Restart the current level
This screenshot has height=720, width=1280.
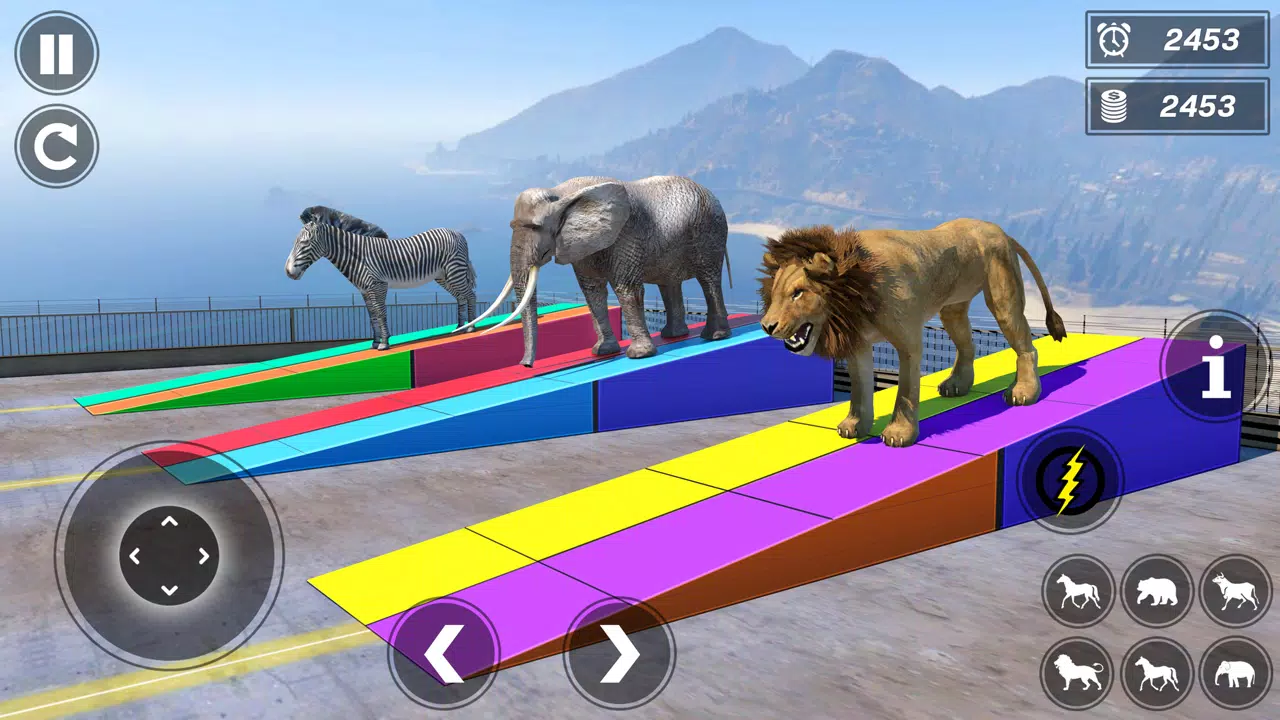(57, 145)
